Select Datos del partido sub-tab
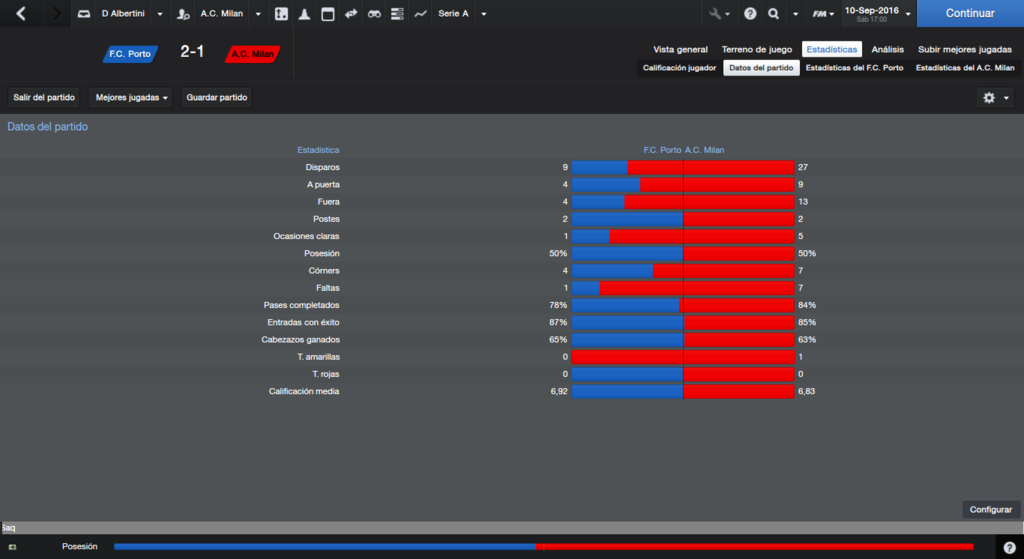Image resolution: width=1024 pixels, height=559 pixels. pyautogui.click(x=761, y=68)
